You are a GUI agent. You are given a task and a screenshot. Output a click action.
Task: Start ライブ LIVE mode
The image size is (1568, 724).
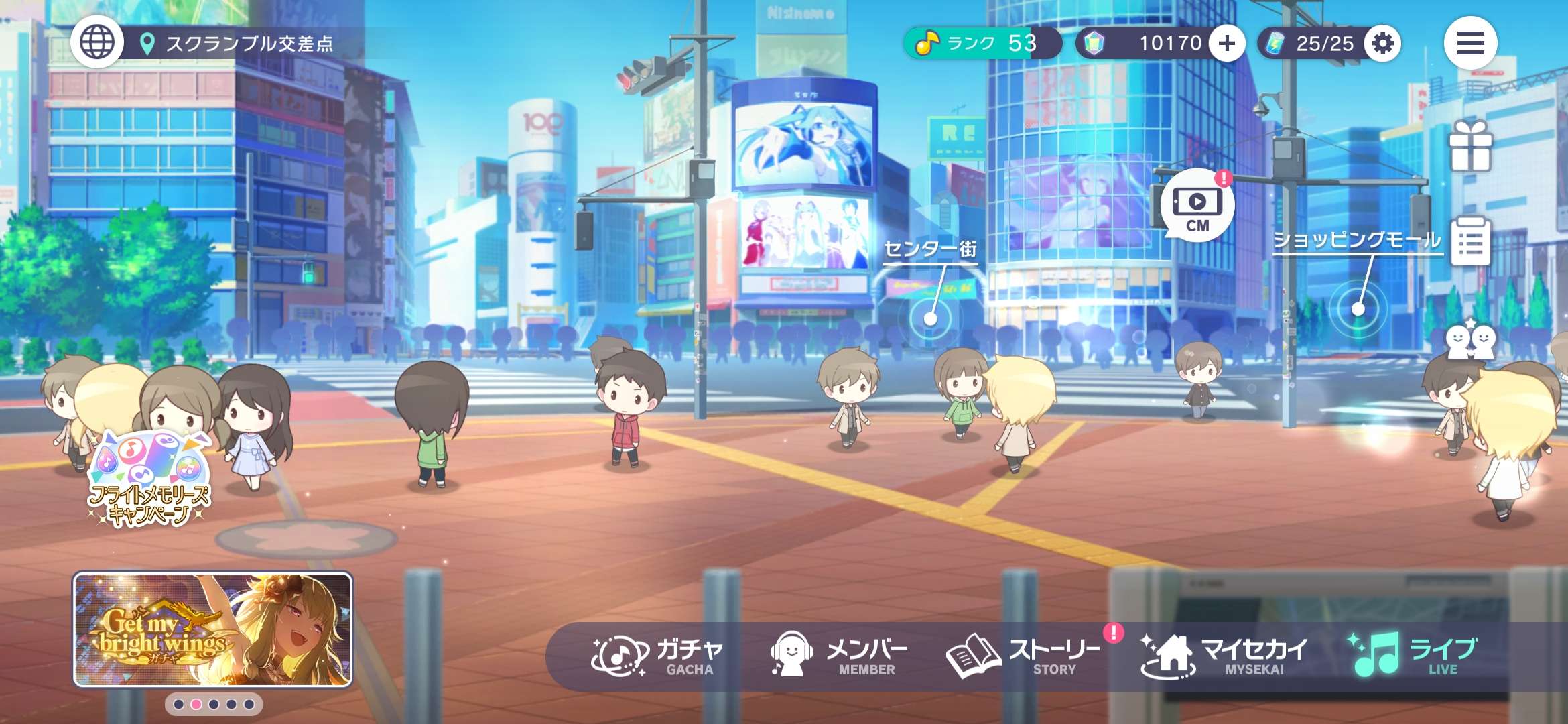(x=1414, y=656)
